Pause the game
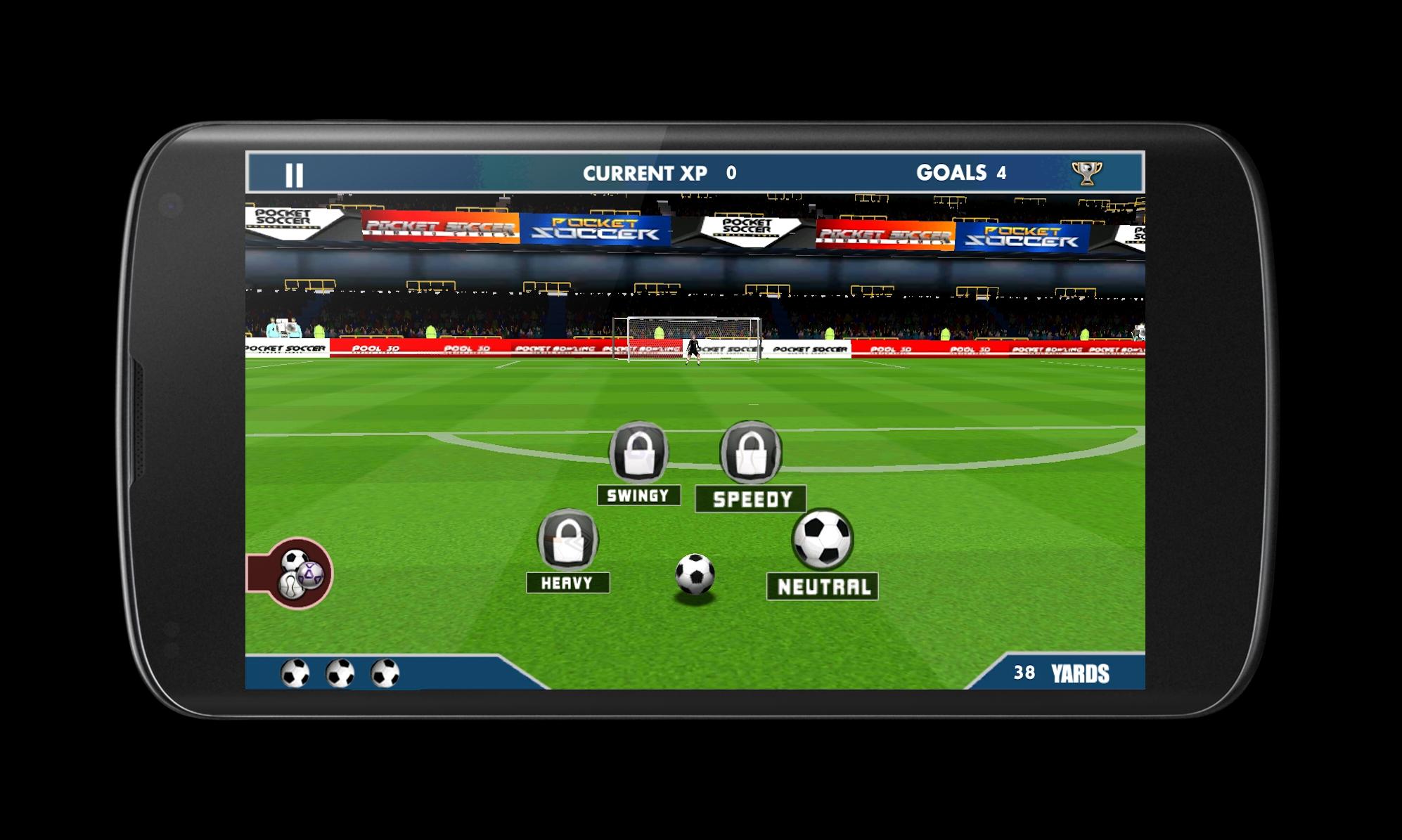The height and width of the screenshot is (840, 1402). tap(294, 174)
